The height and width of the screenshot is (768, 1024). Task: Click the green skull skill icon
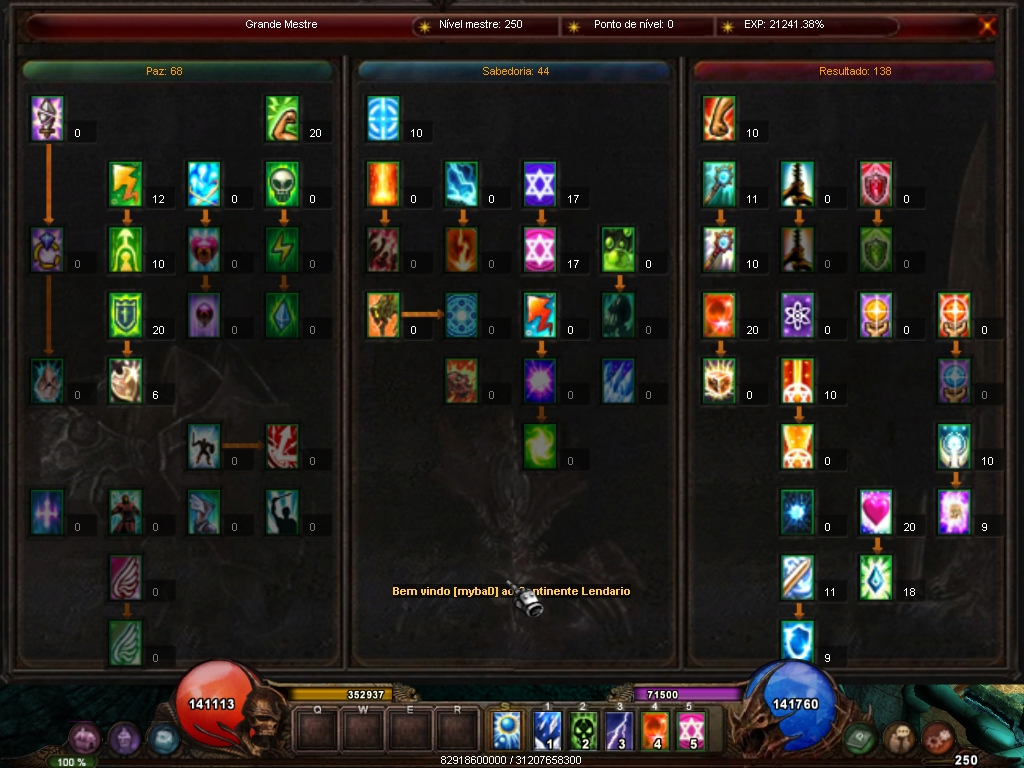[x=283, y=184]
